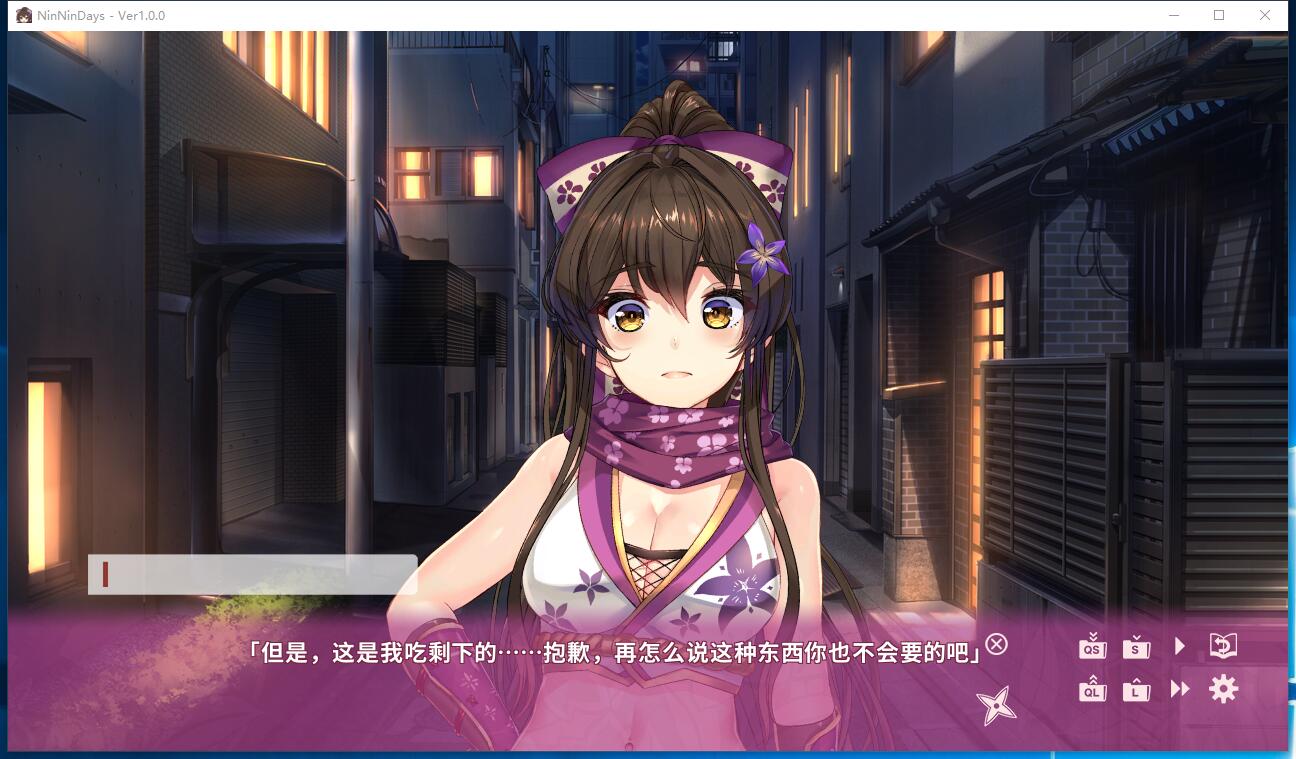Click the shuriken text-advance indicator
Viewport: 1296px width, 759px height.
click(995, 703)
